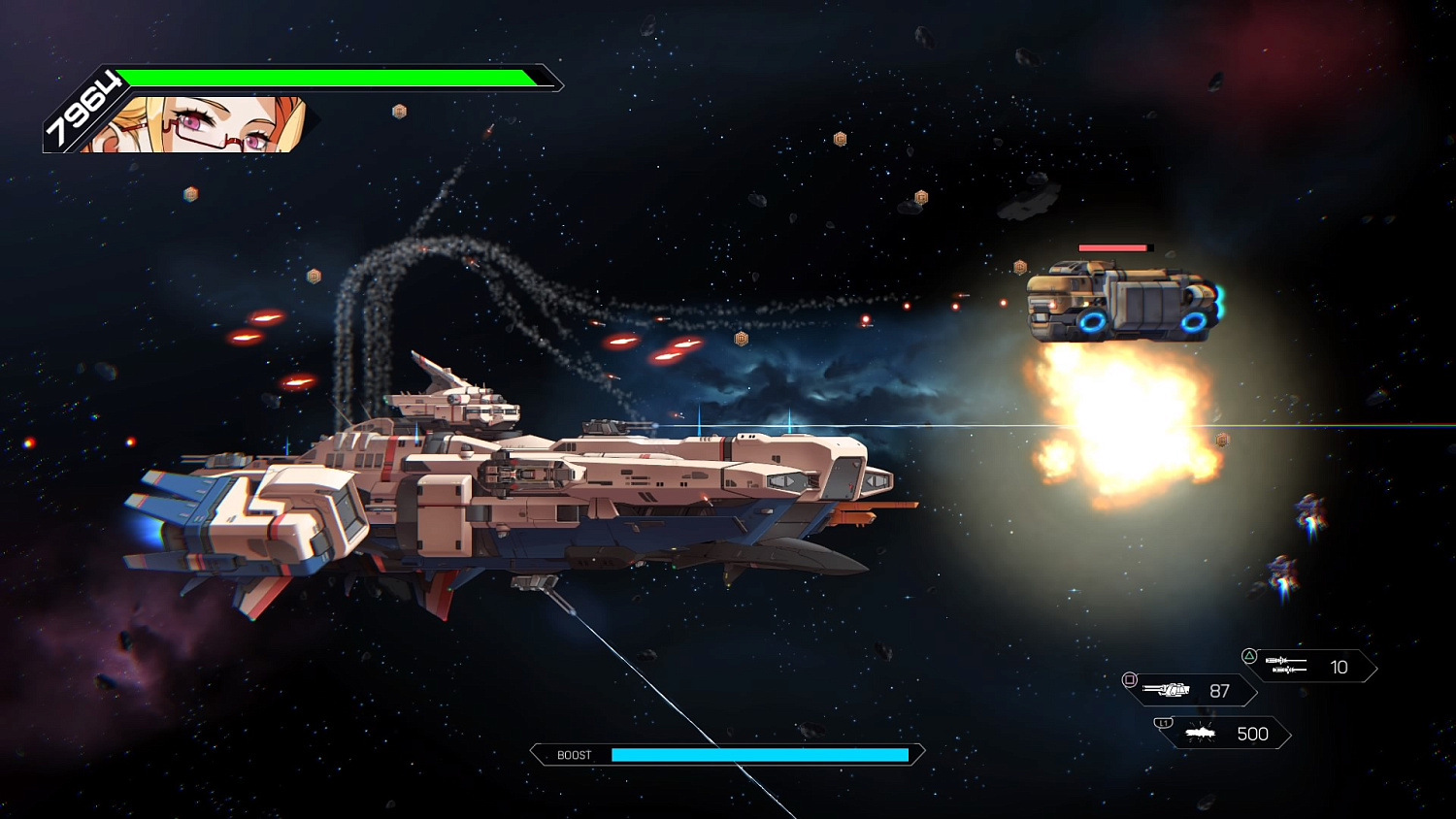The width and height of the screenshot is (1456, 819).
Task: Select the twin missile weapon icon
Action: [1286, 666]
